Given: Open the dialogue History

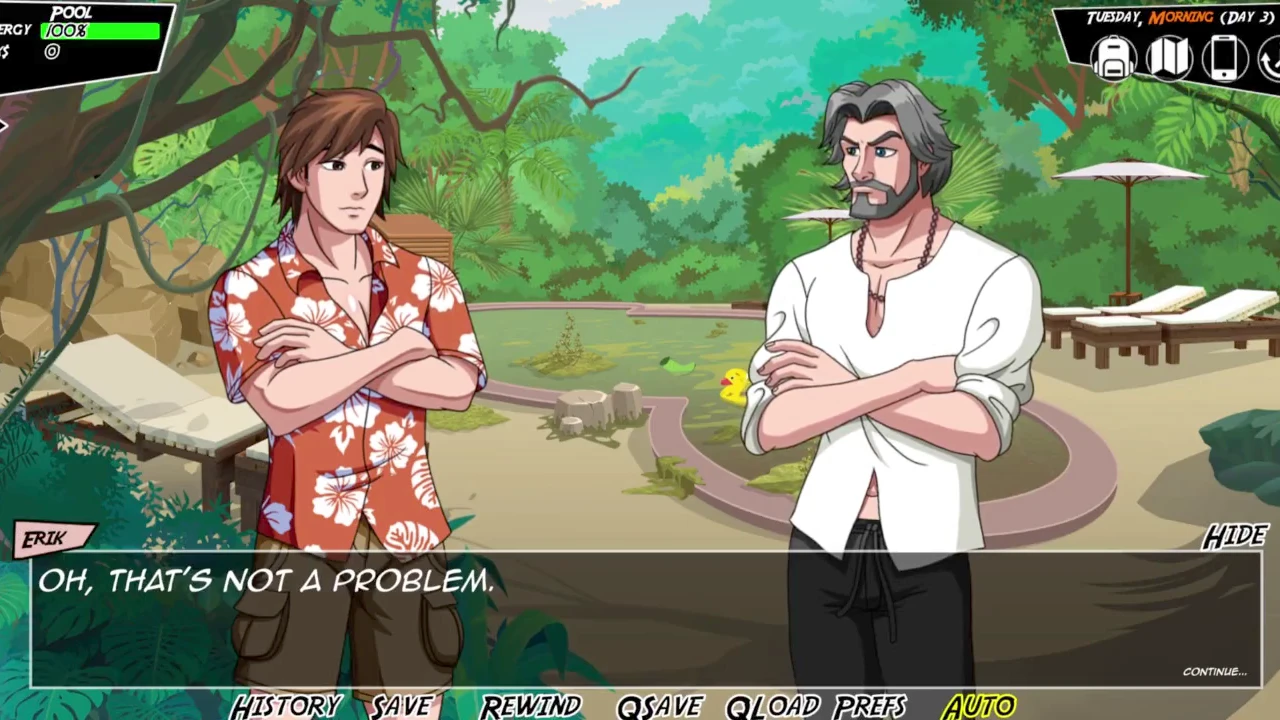Looking at the screenshot, I should (x=286, y=706).
